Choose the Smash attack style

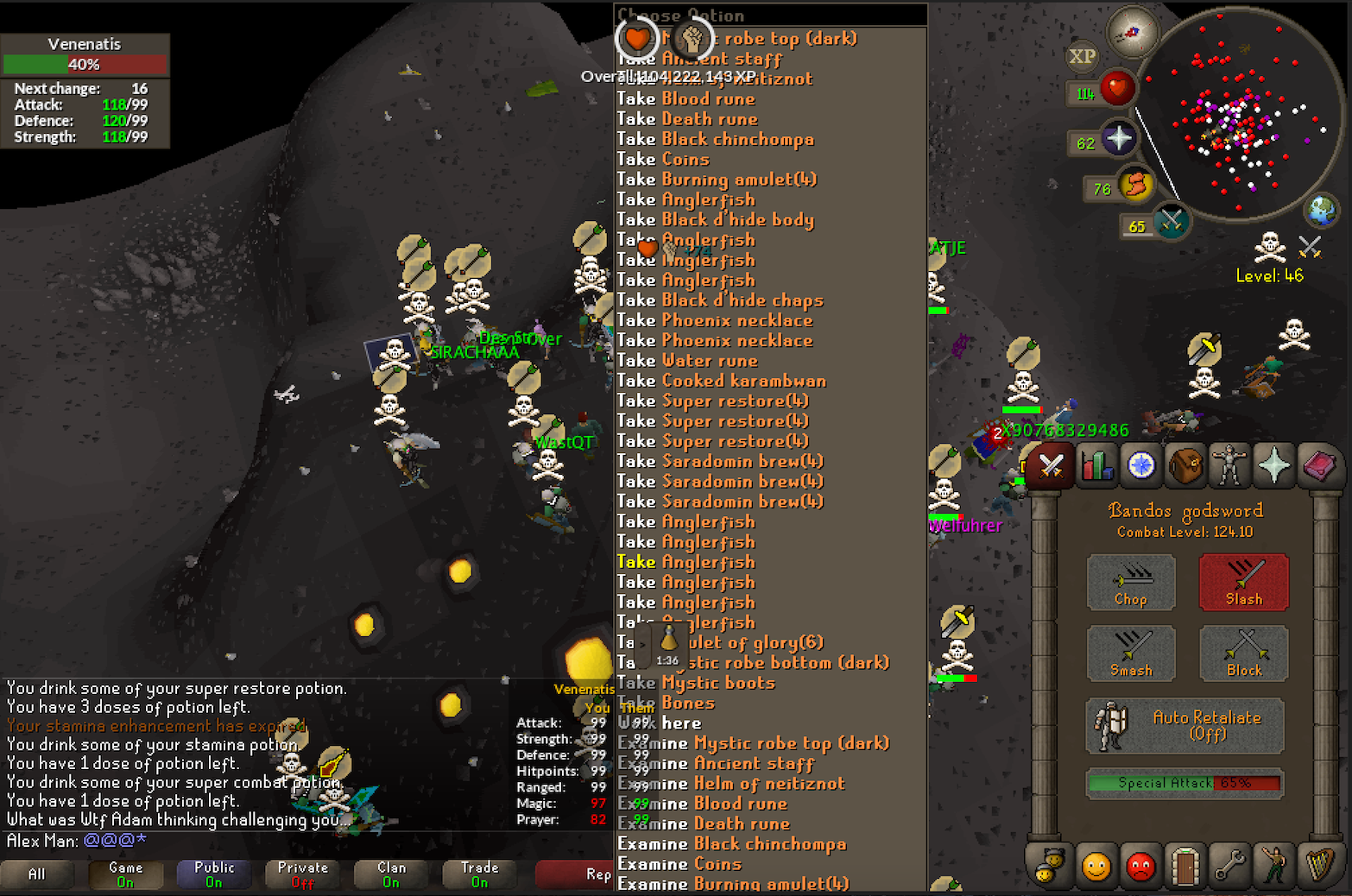click(1130, 653)
